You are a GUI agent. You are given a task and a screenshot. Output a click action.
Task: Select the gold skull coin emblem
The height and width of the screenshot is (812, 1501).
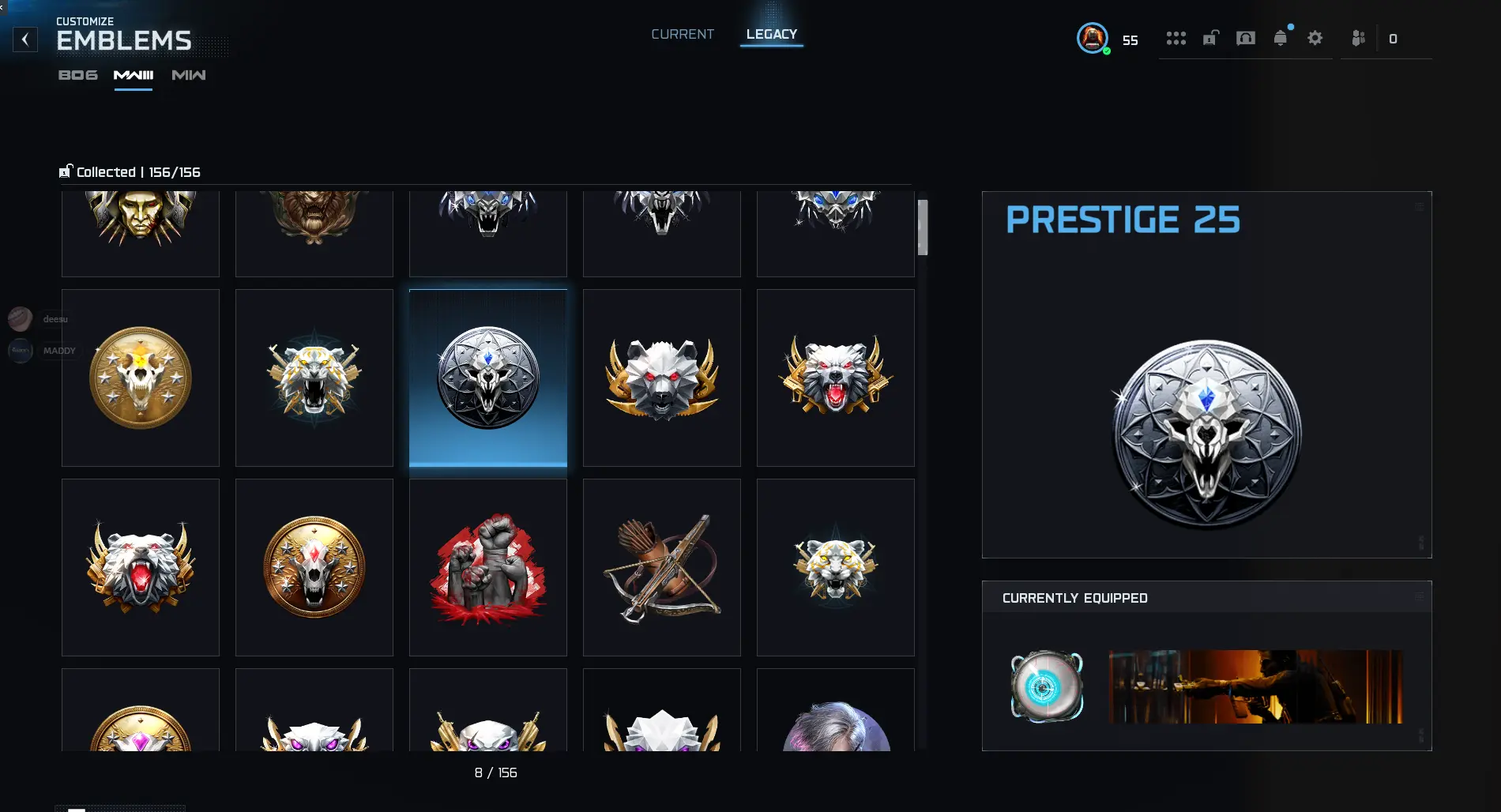[140, 378]
